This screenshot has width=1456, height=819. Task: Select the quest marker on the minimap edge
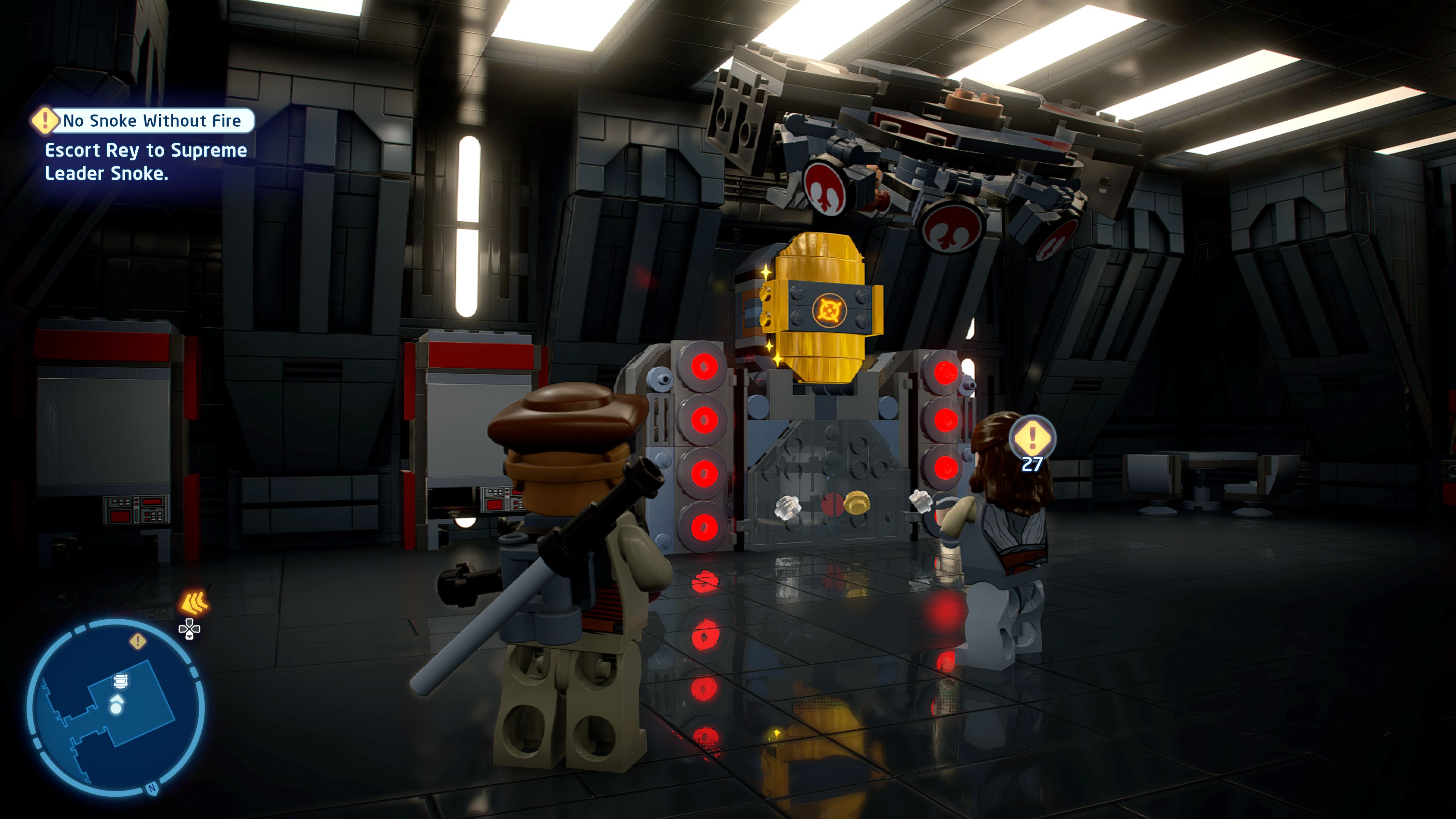pyautogui.click(x=137, y=641)
